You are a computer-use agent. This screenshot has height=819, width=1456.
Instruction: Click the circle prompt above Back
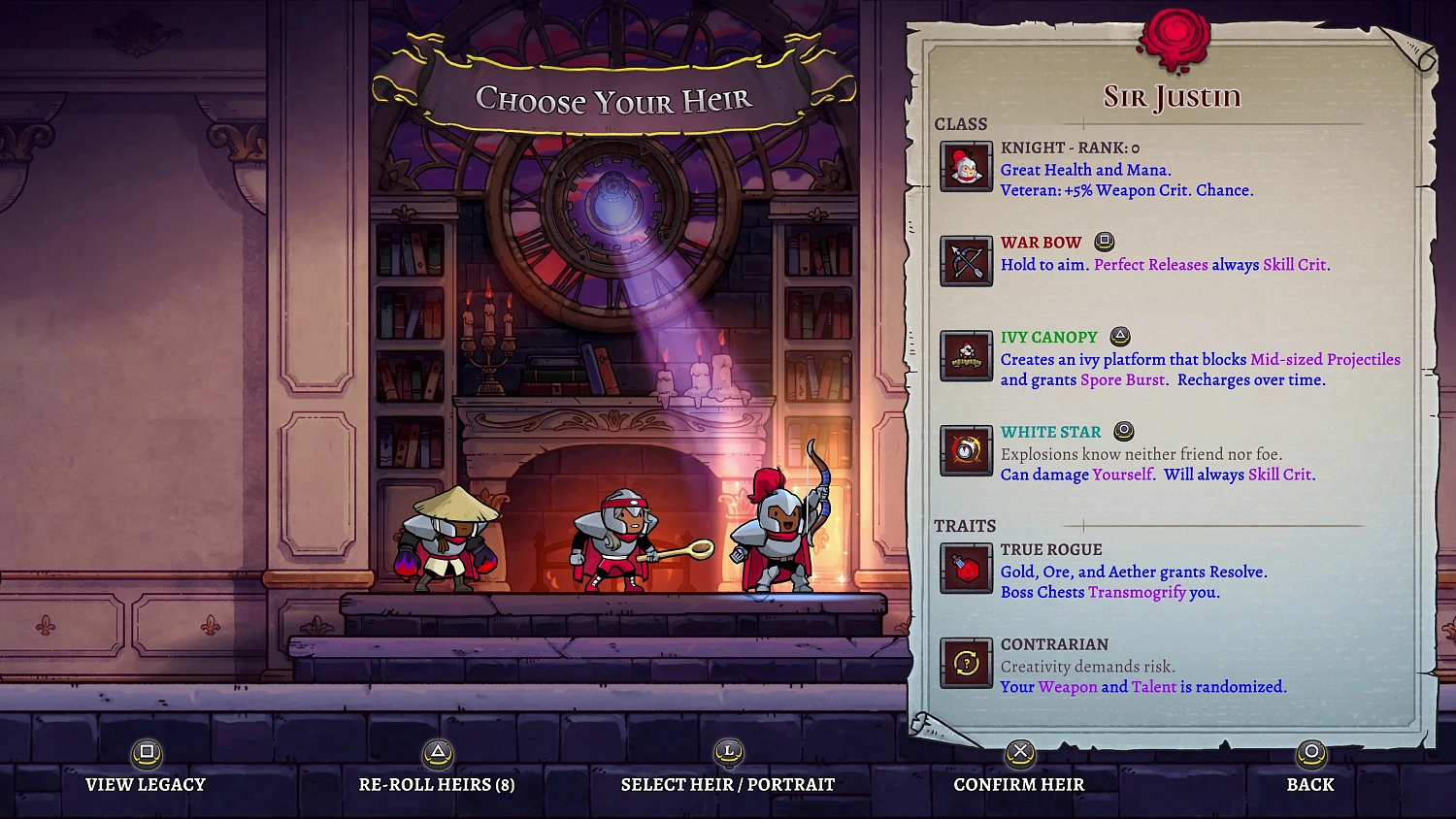(1310, 752)
